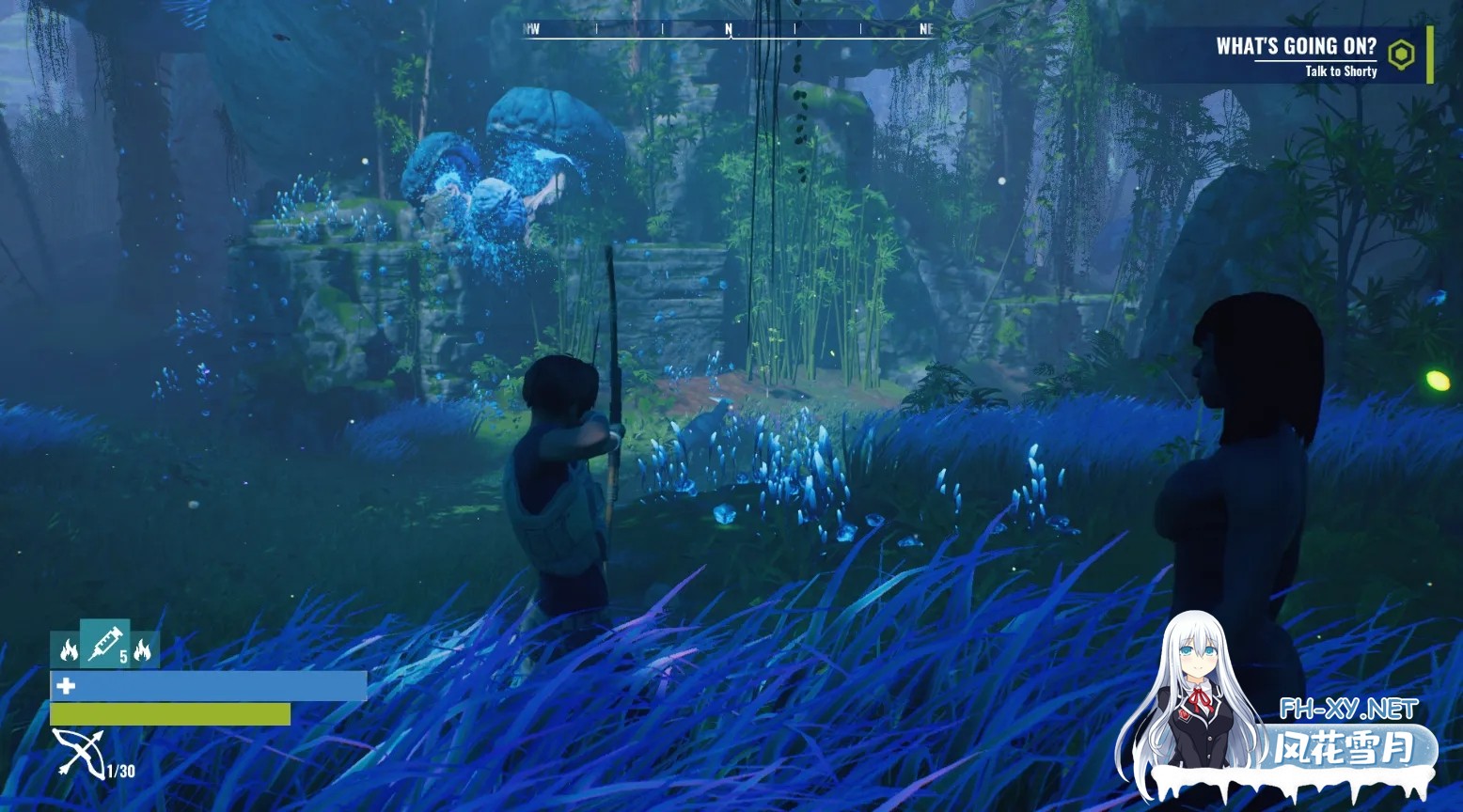Toggle the active syringe quickslot off

[103, 648]
